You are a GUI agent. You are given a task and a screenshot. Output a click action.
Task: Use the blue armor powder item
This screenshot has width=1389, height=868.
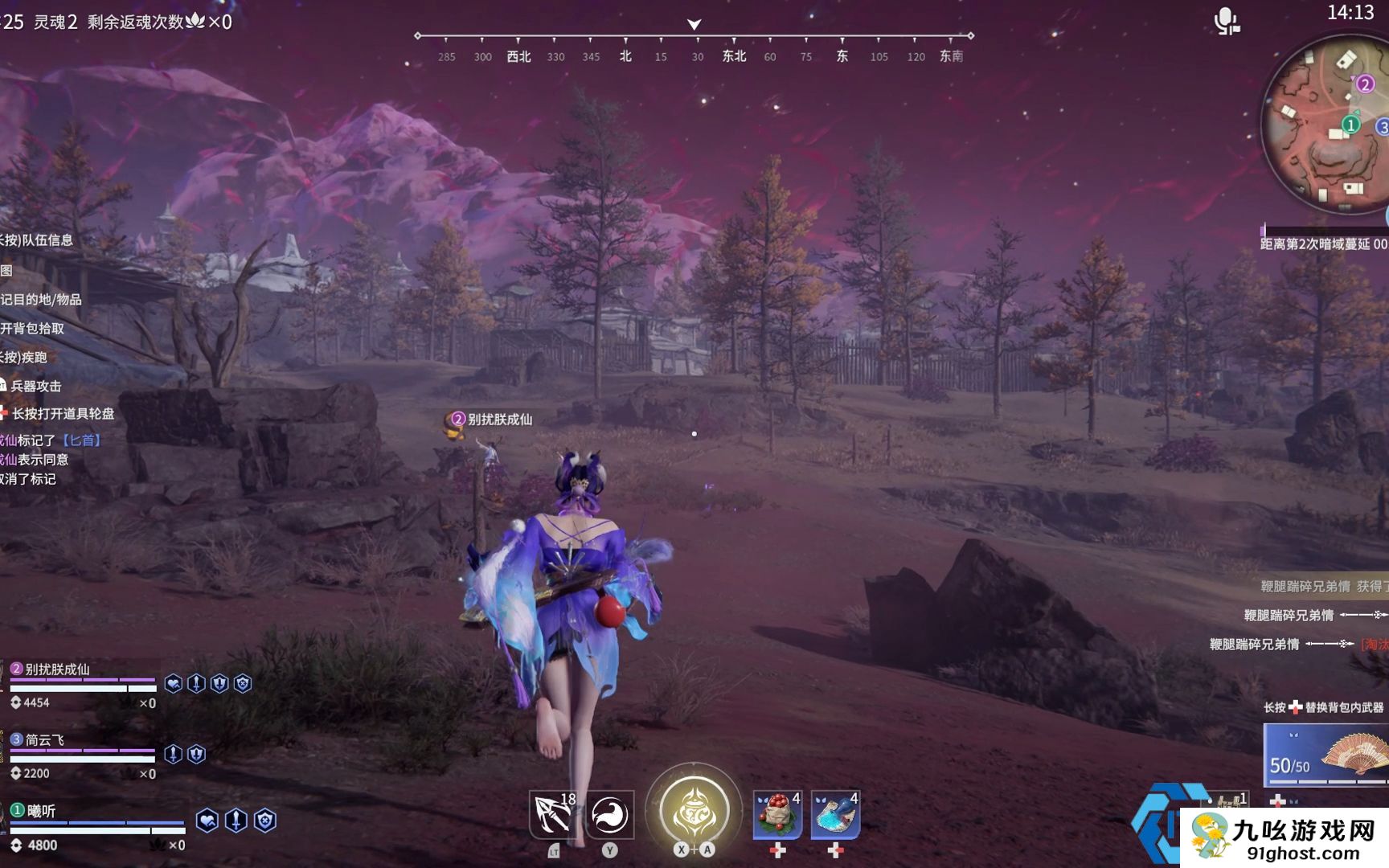835,814
